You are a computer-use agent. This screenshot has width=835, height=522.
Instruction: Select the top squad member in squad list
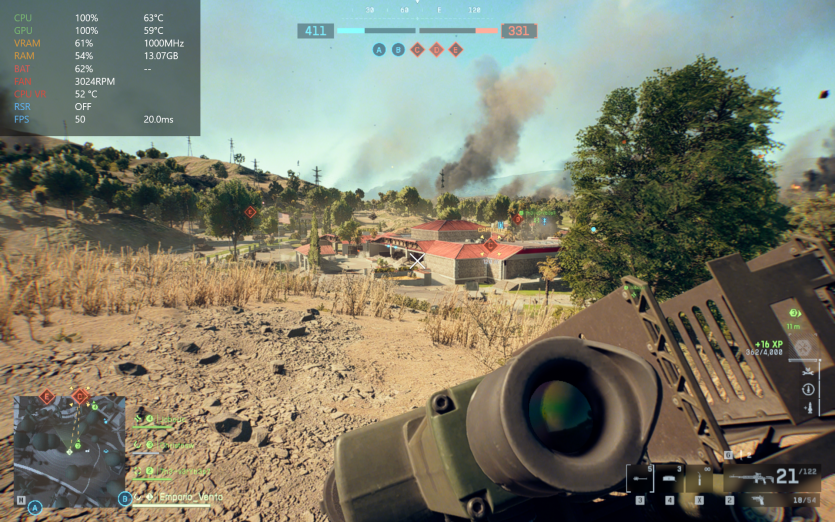click(172, 420)
